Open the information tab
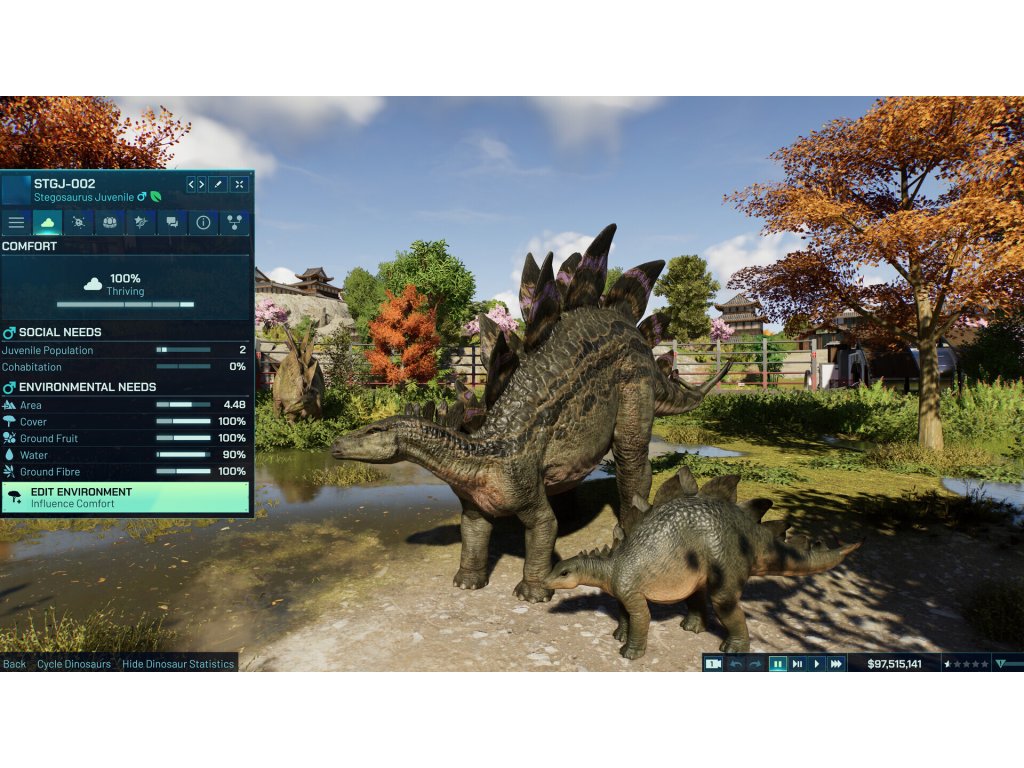Screen dimensions: 1024x768 coord(203,222)
